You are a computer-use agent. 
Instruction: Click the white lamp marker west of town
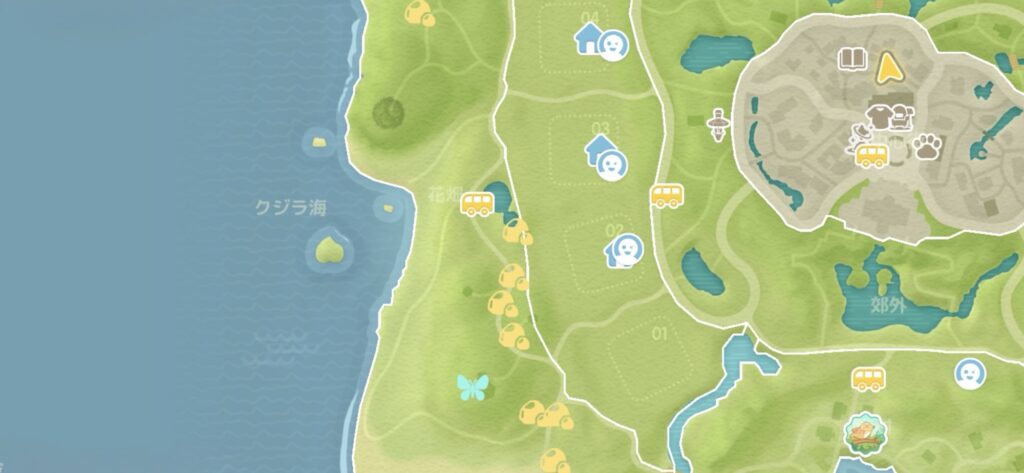(x=716, y=126)
